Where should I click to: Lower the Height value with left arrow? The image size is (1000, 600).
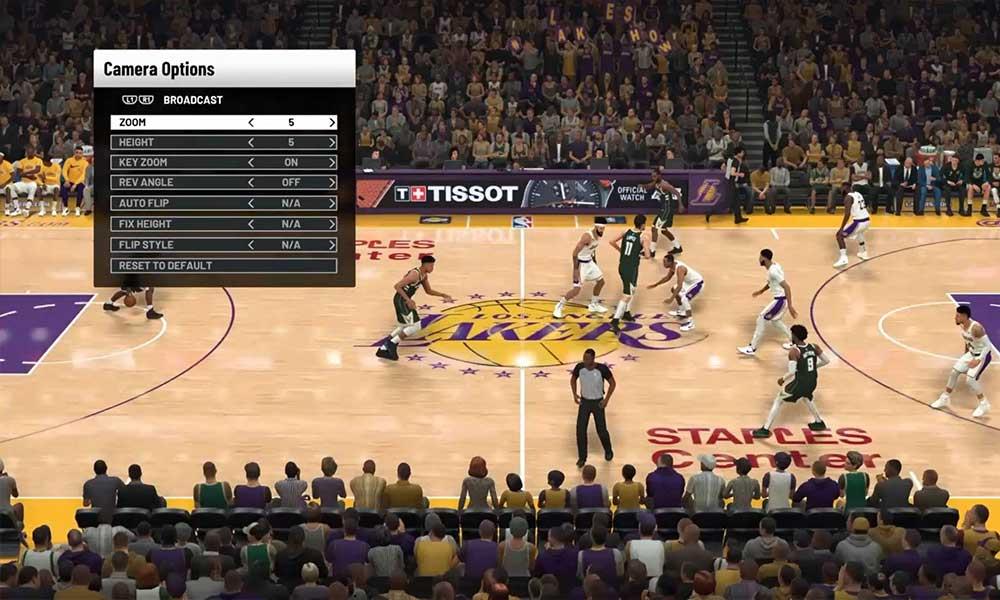pyautogui.click(x=251, y=142)
